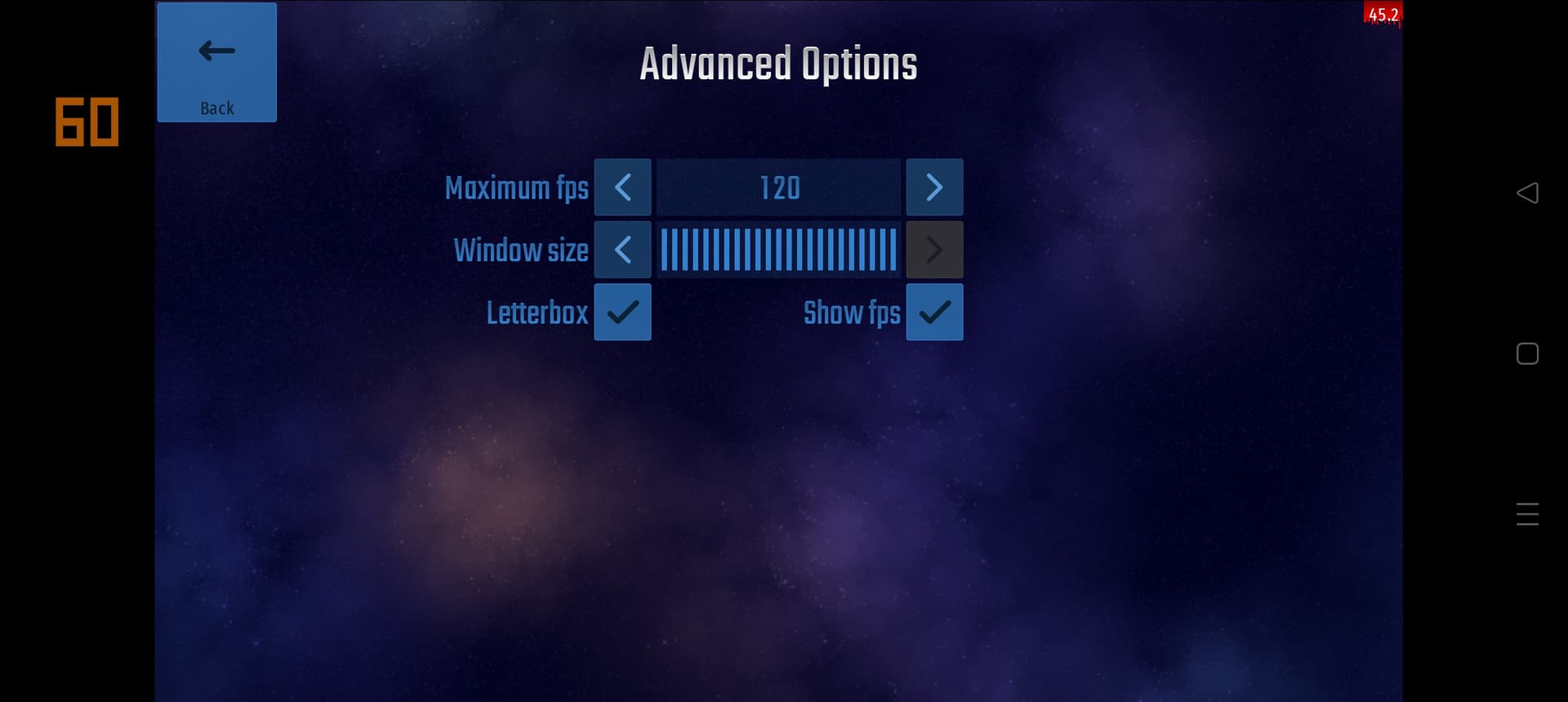The image size is (1568, 702).
Task: Click the Window size striped bar
Action: pyautogui.click(x=778, y=250)
